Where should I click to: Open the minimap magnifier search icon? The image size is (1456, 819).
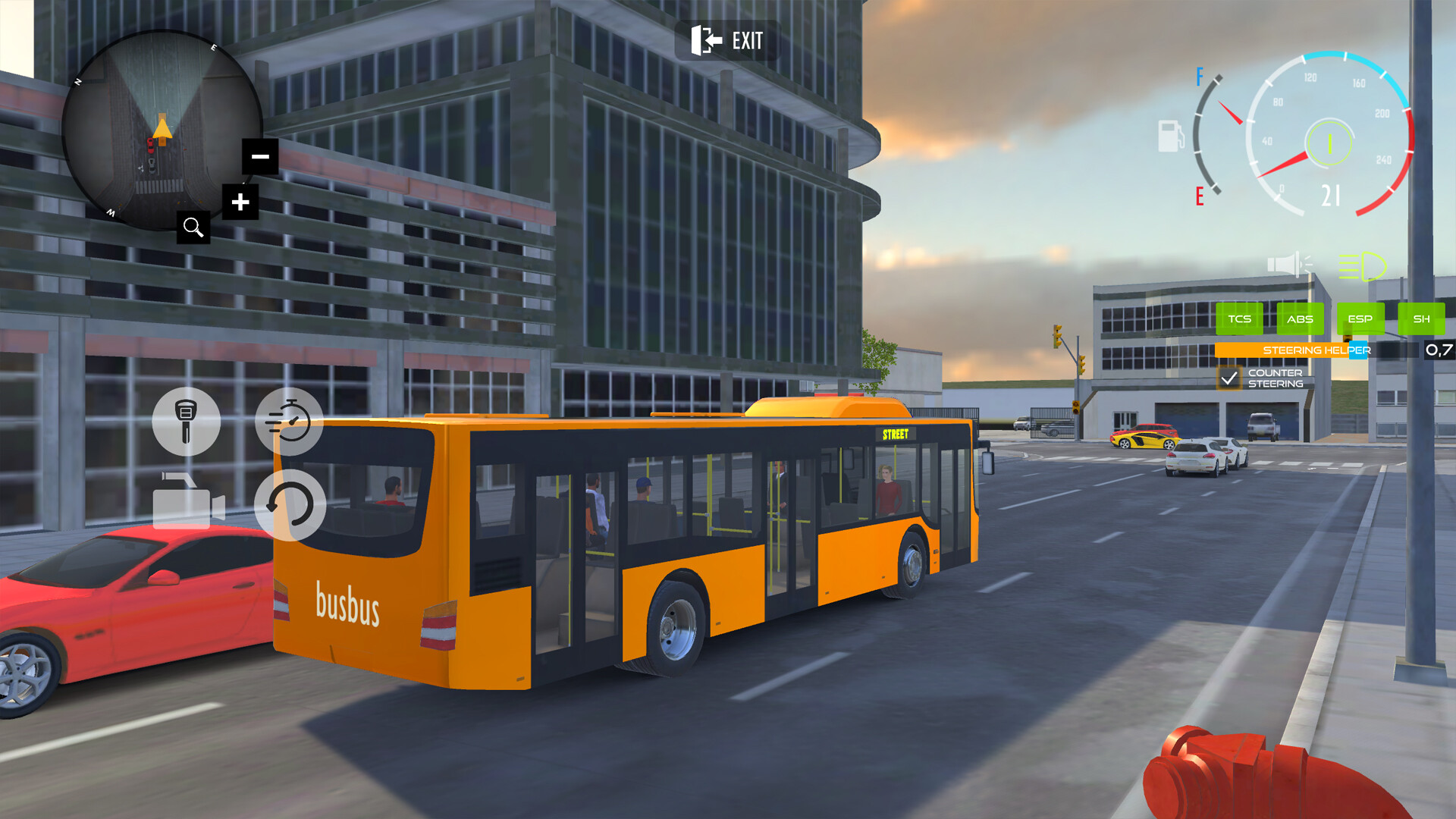click(193, 227)
